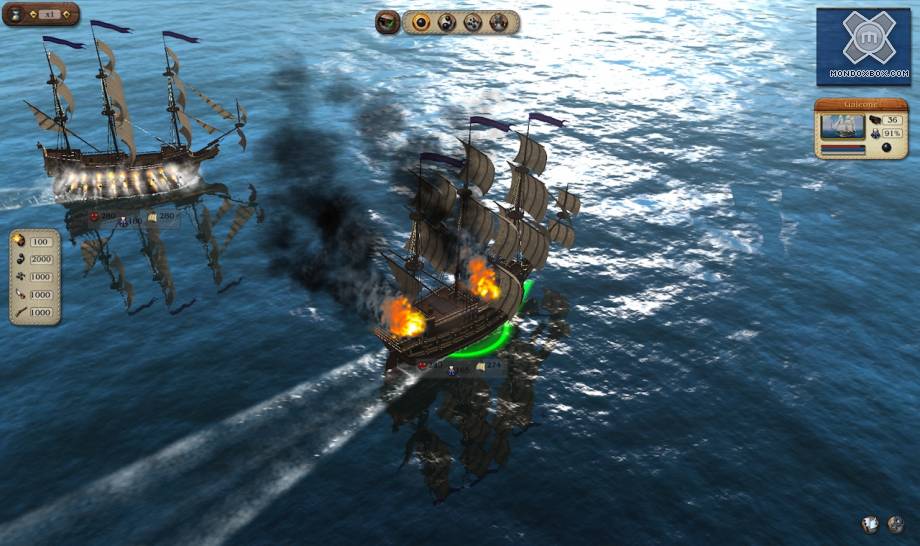920x546 pixels.
Task: Choose the chain shot ammunition
Action: (447, 22)
